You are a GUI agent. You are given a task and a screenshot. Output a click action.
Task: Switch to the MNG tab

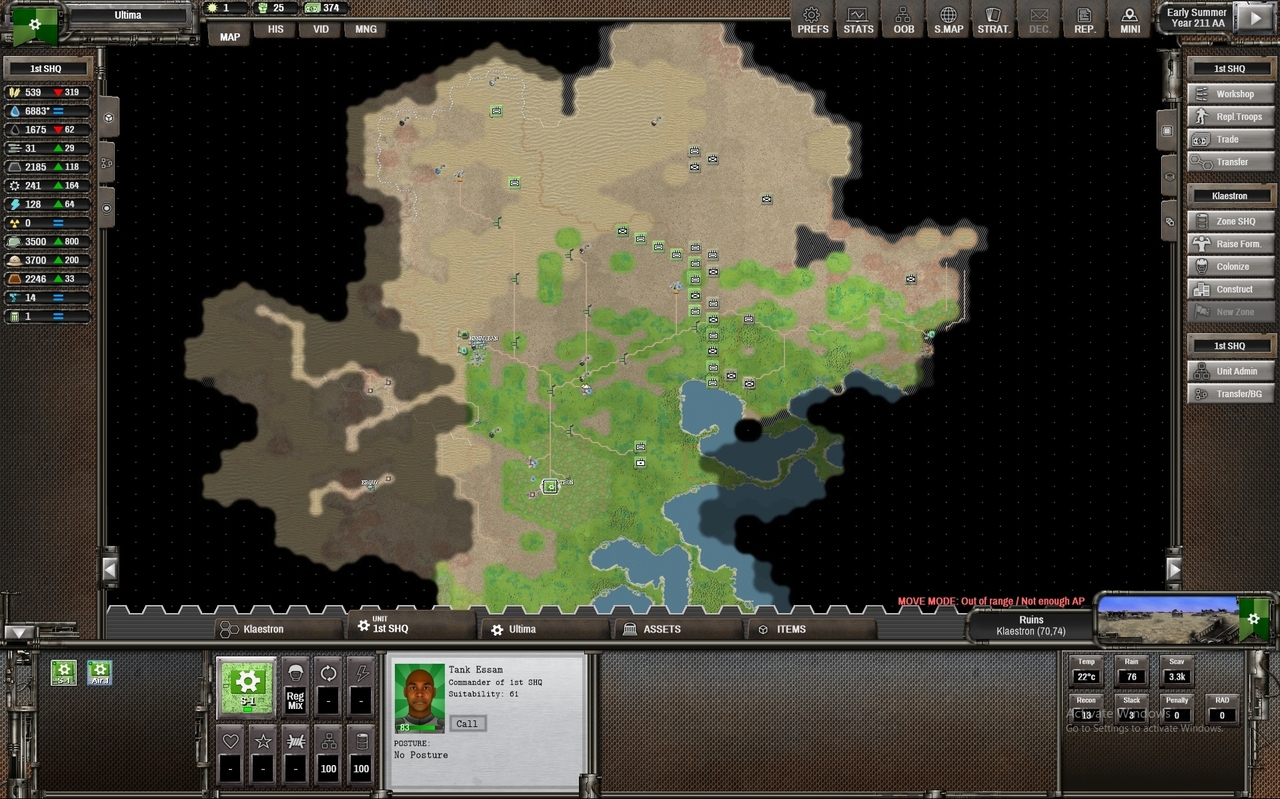[x=366, y=30]
